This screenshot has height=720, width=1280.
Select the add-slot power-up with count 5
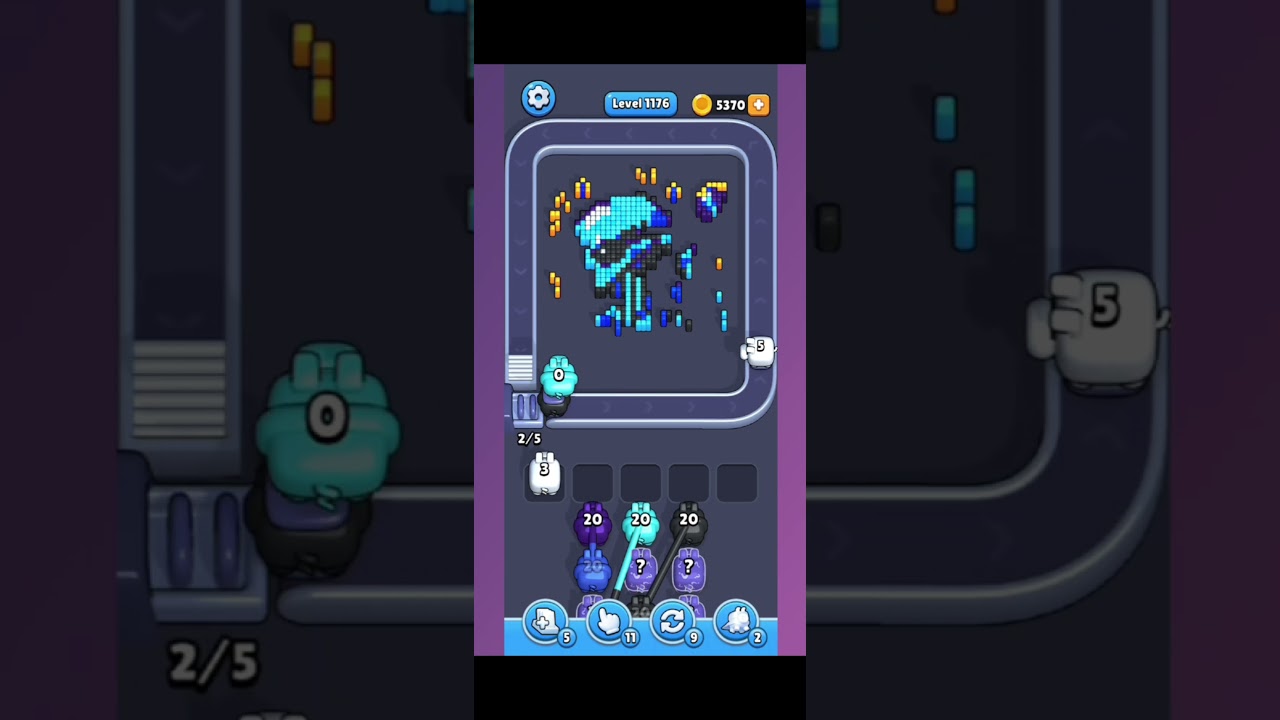[x=546, y=622]
